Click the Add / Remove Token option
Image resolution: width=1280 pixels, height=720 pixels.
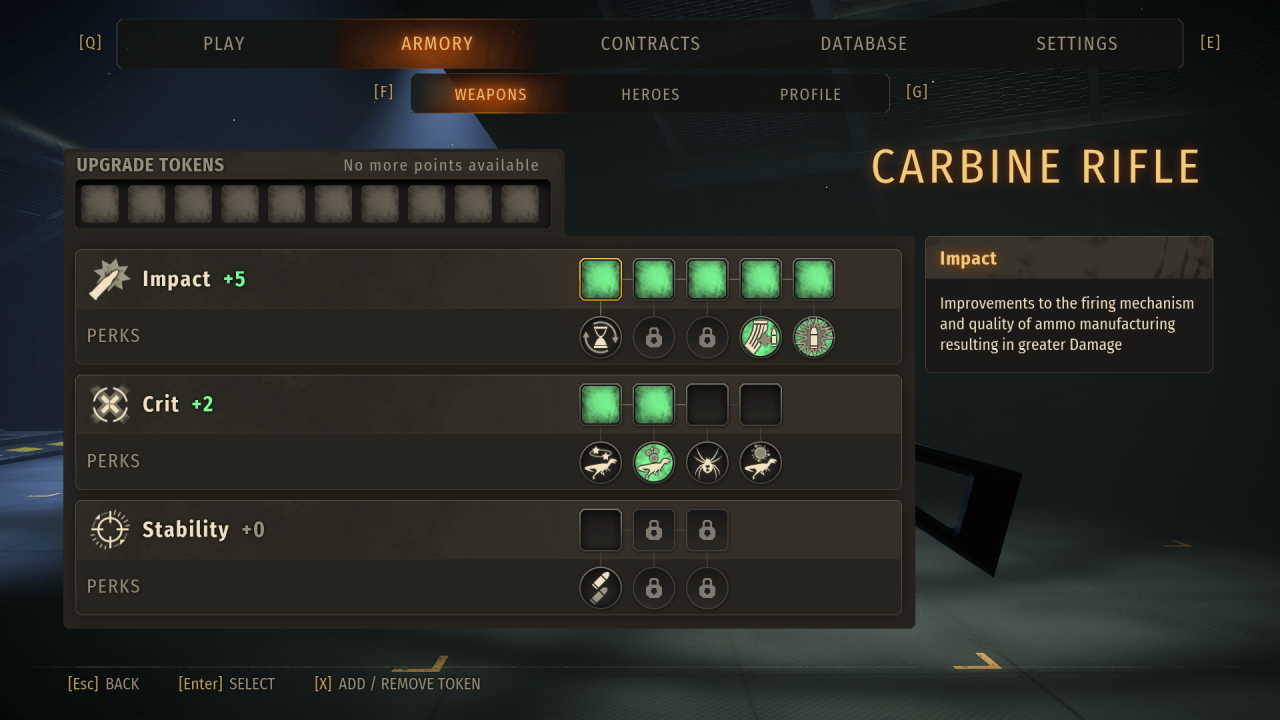[397, 684]
